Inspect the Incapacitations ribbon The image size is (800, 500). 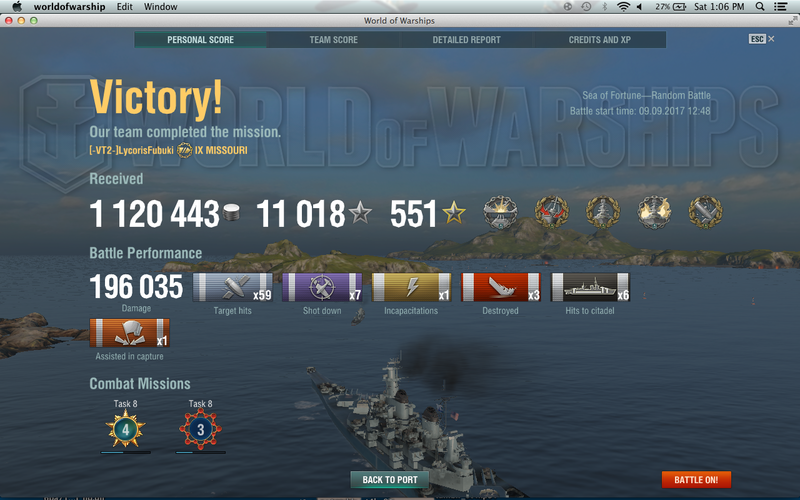411,288
